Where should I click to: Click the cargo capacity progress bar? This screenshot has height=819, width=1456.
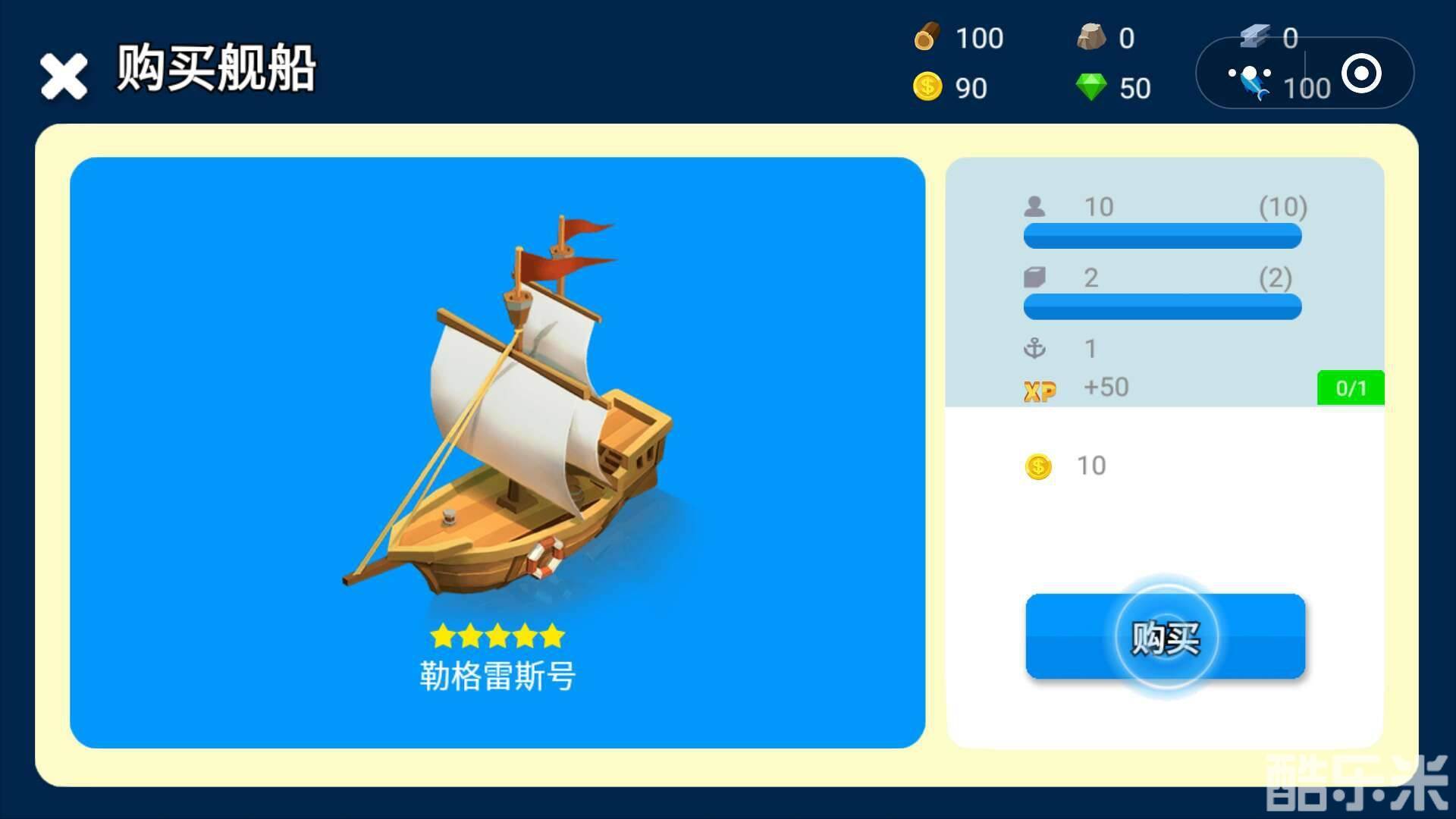tap(1163, 307)
